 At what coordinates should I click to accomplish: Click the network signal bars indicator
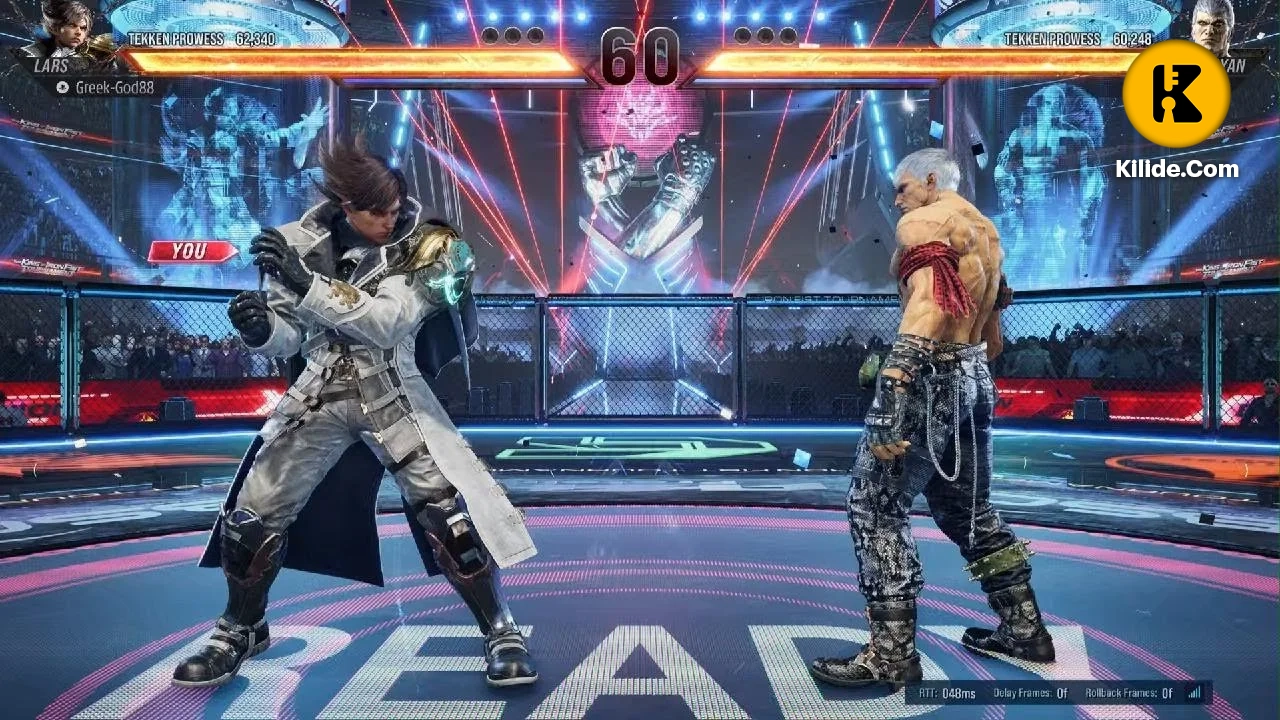click(x=1194, y=692)
